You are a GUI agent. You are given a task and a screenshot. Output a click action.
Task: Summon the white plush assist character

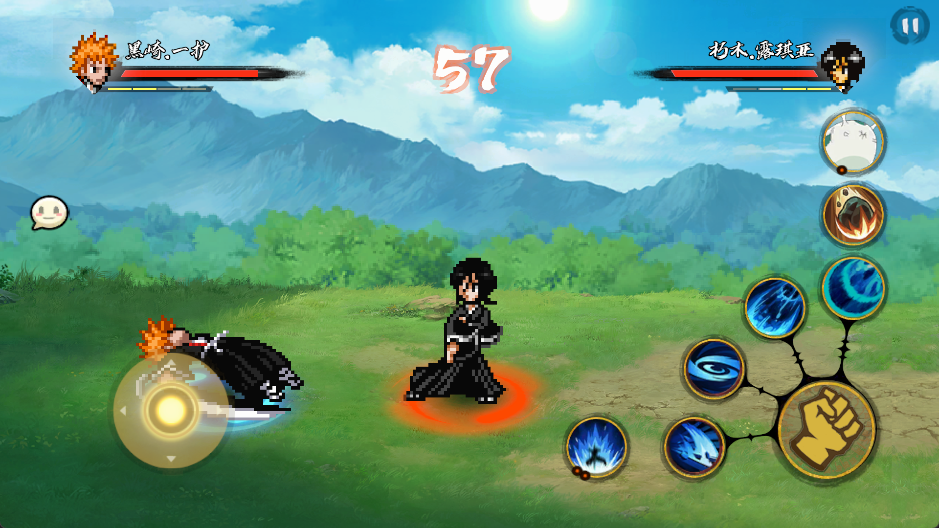point(853,142)
